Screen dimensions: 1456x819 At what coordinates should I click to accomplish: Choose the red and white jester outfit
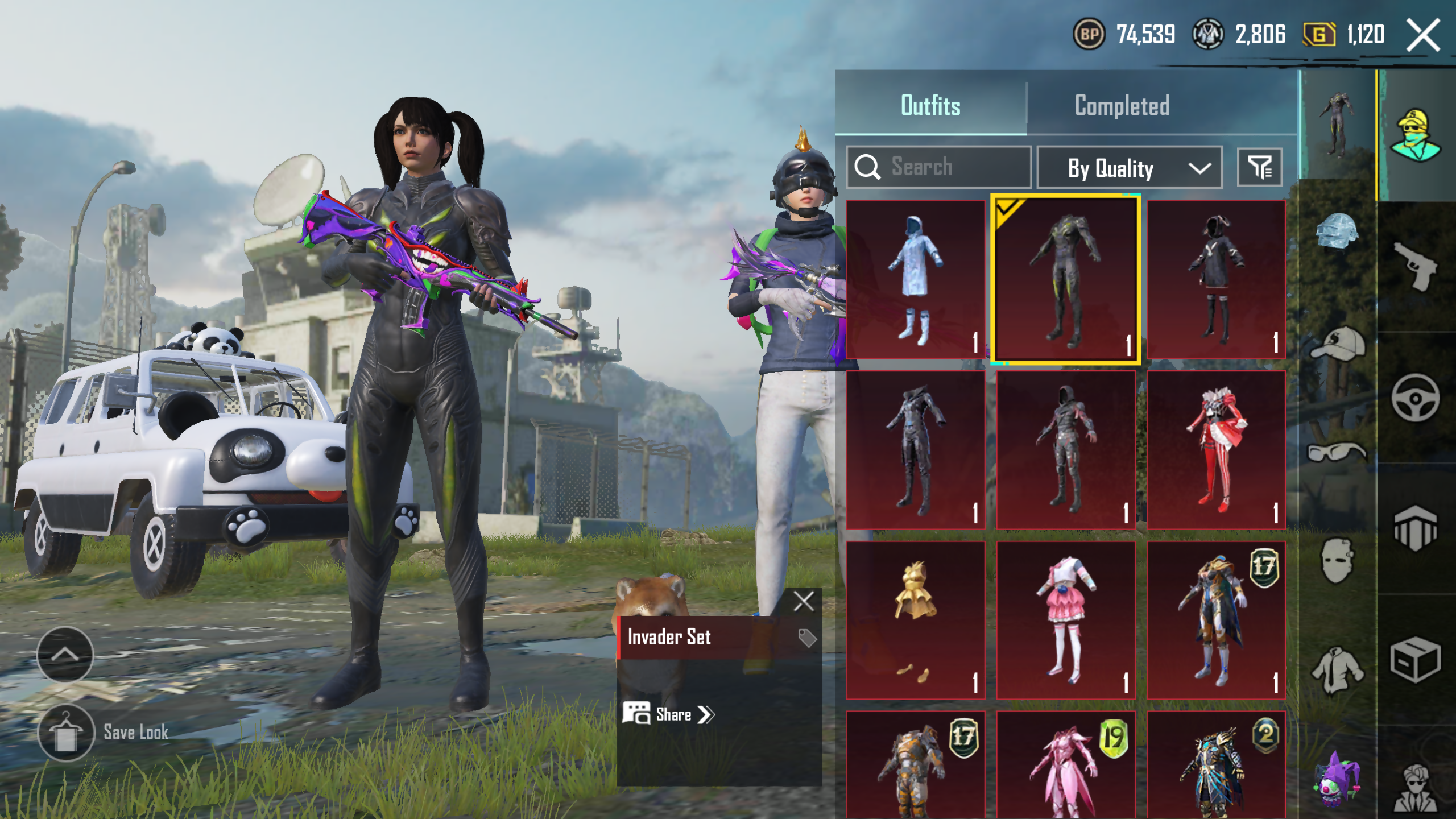(1216, 450)
